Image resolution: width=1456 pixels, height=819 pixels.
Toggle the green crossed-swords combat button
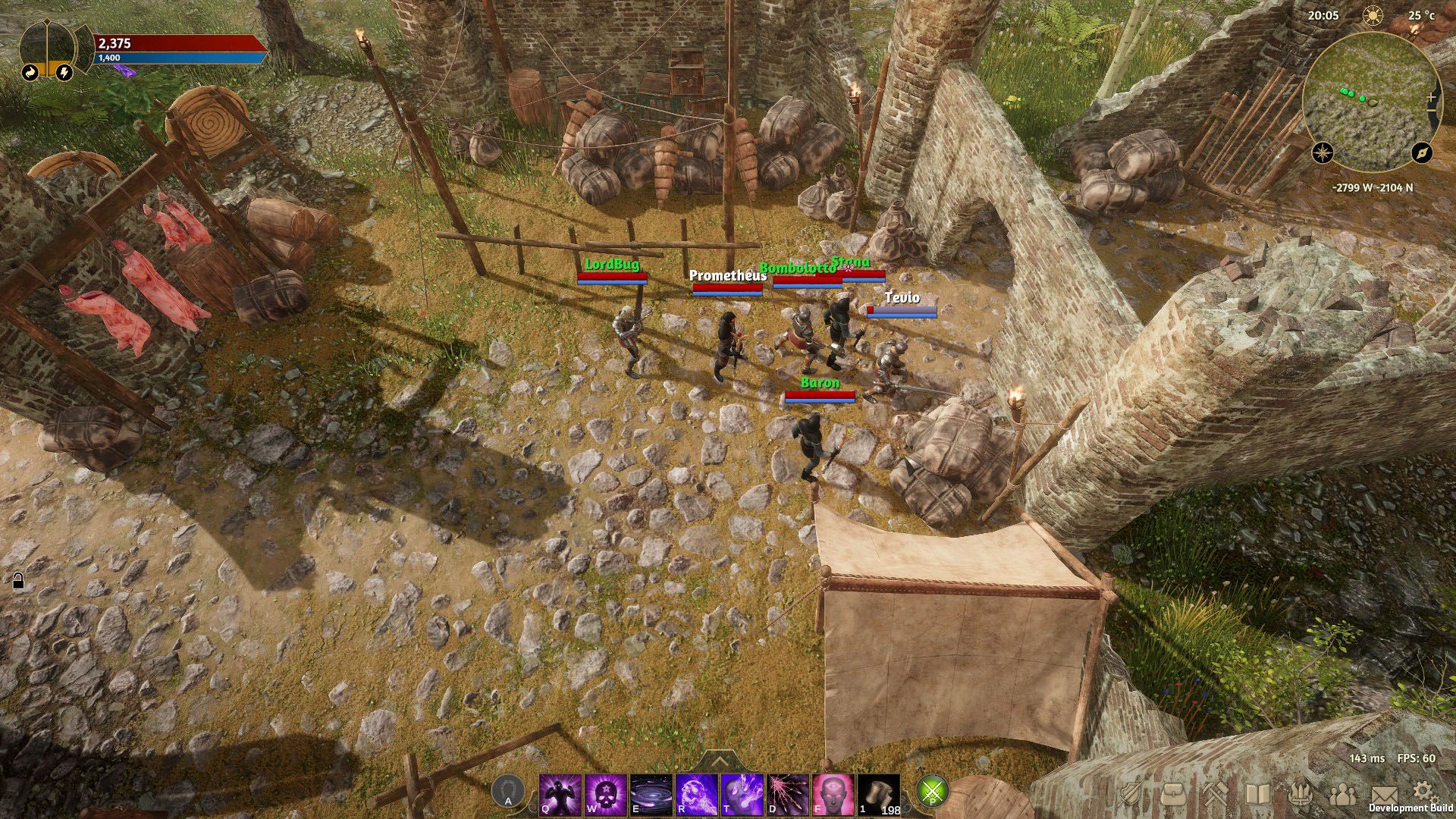[933, 792]
